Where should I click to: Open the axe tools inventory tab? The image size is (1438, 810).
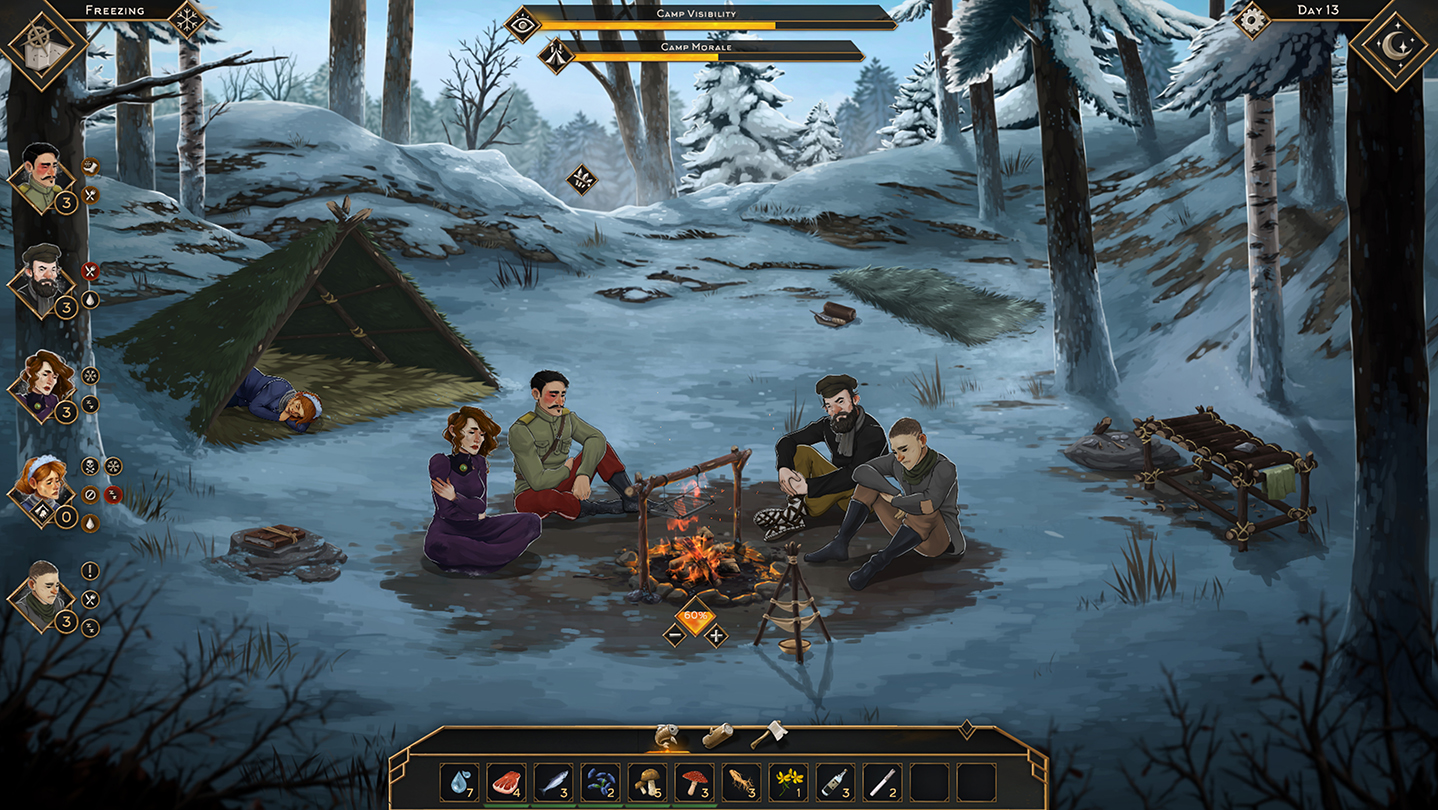[766, 735]
